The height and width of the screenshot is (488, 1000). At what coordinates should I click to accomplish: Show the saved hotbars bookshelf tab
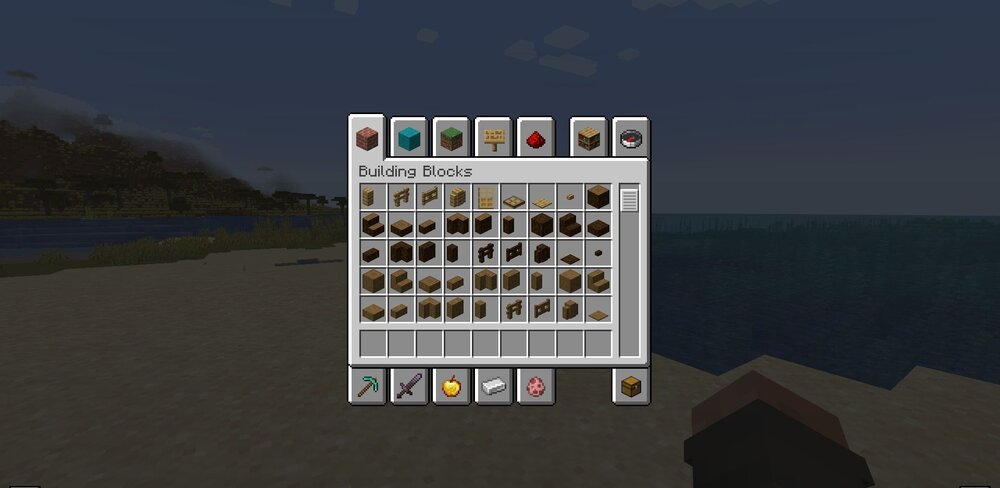(x=590, y=138)
